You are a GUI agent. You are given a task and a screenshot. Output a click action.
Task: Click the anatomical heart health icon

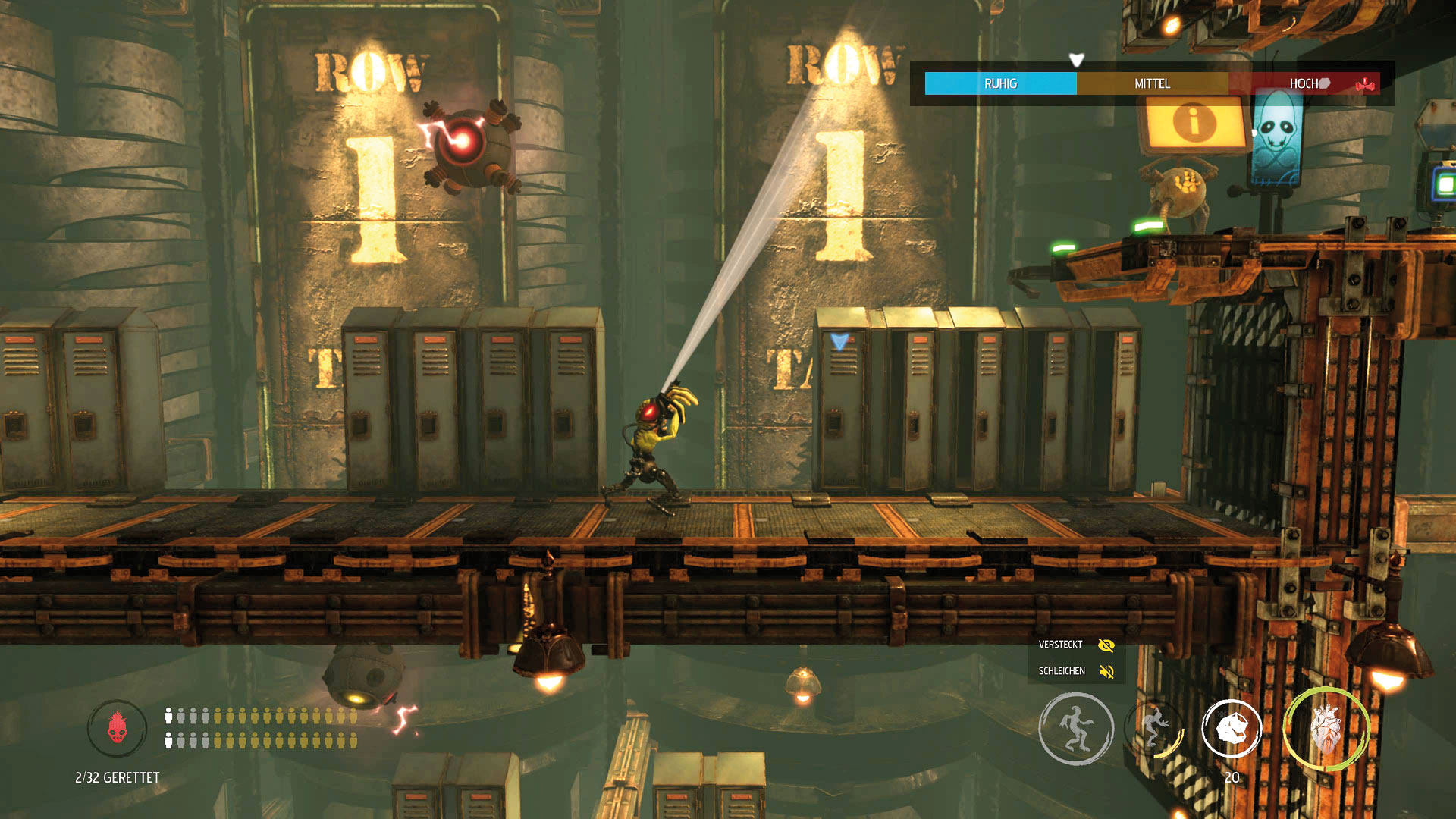click(x=1326, y=730)
